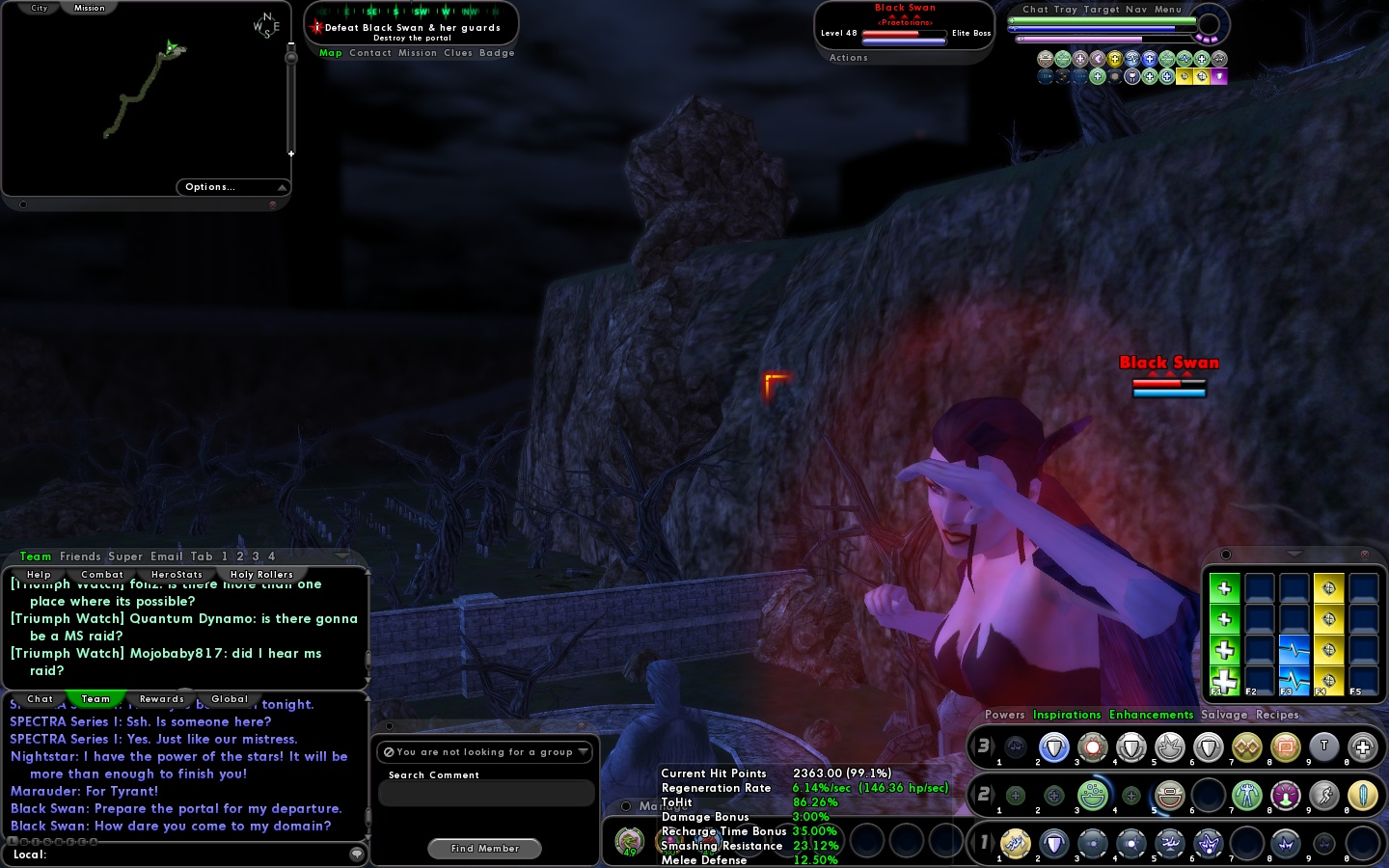Open the target Actions menu

849,58
